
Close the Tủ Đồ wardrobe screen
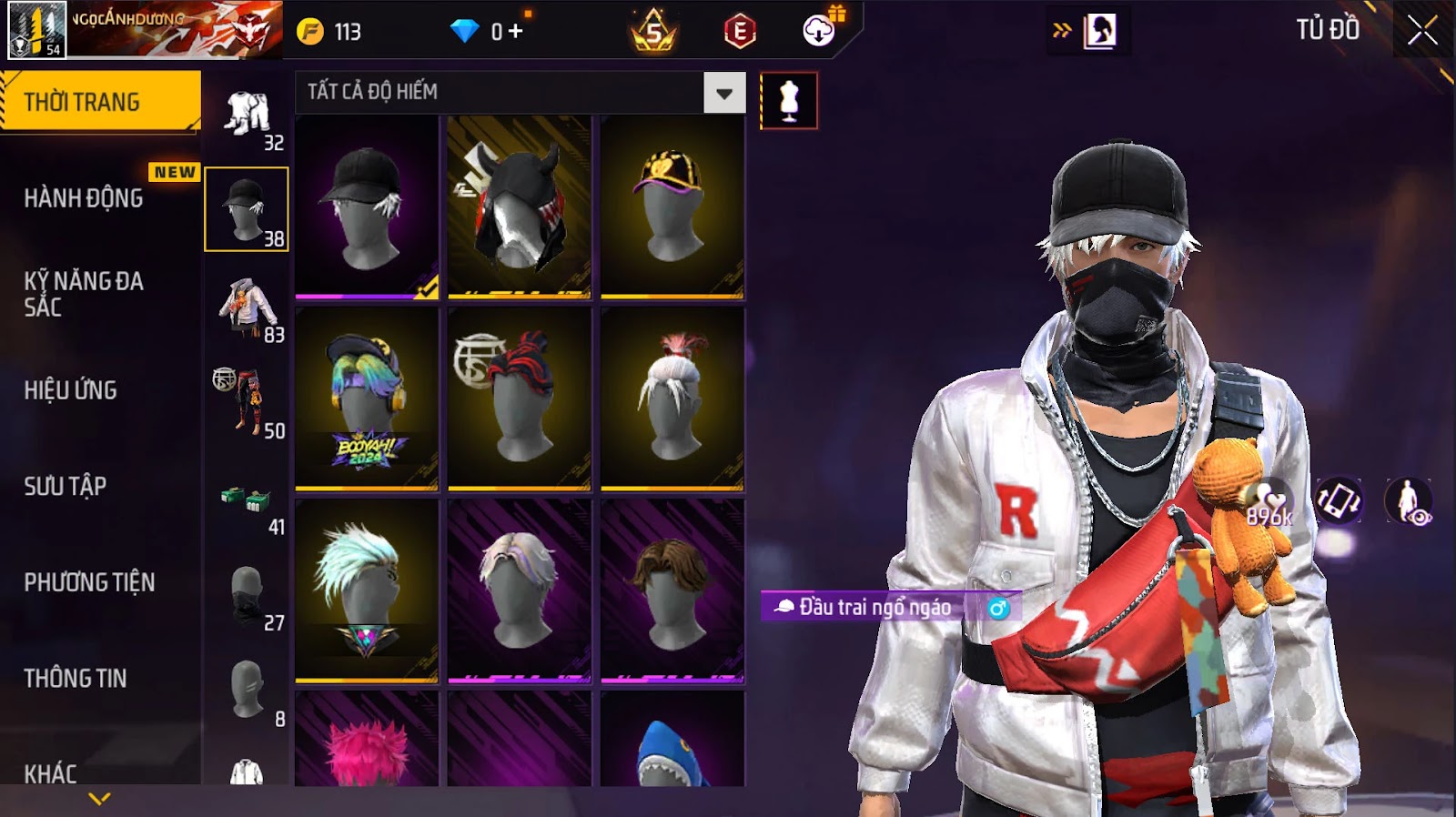(x=1422, y=32)
